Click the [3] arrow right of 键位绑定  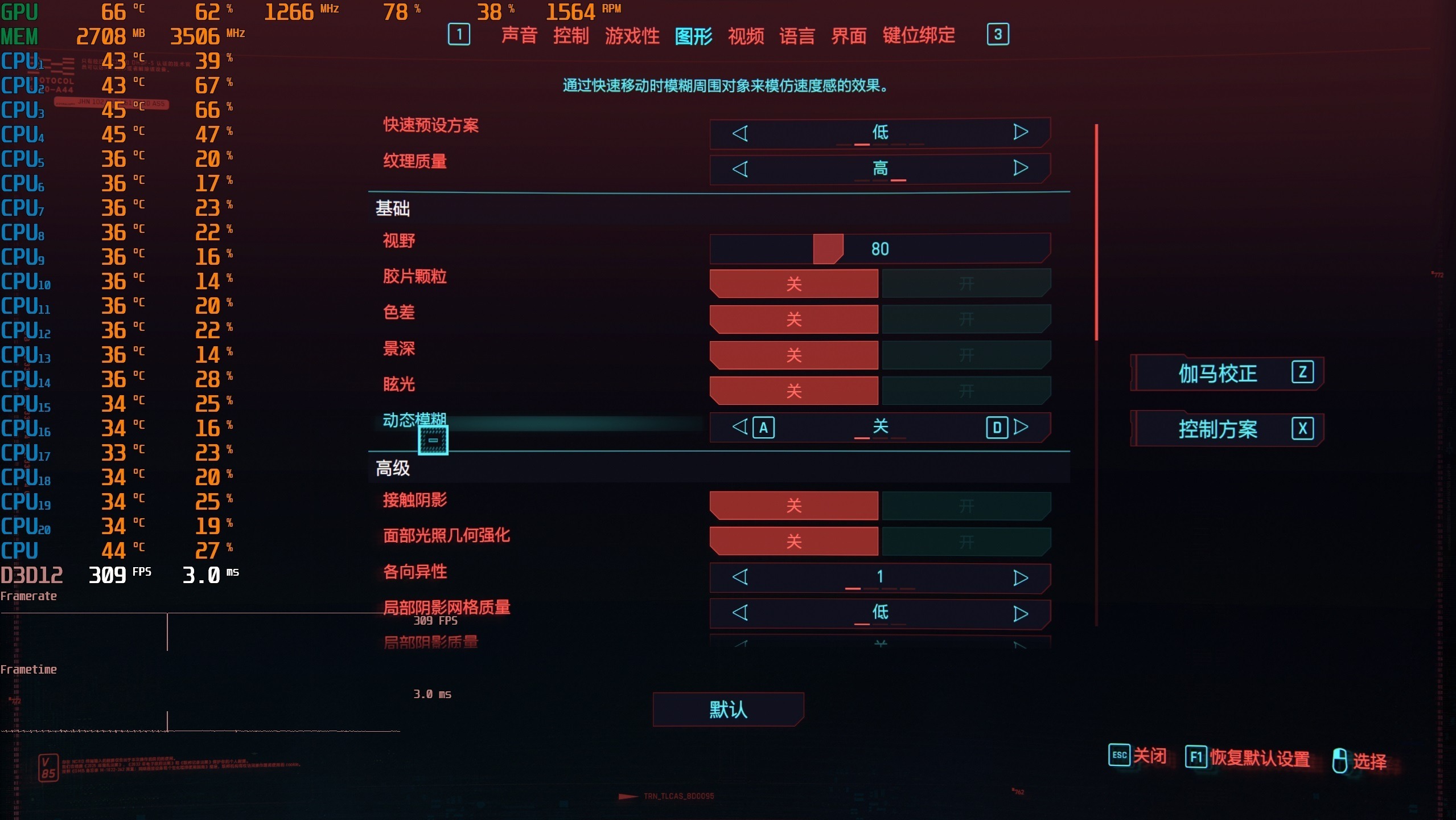pyautogui.click(x=998, y=35)
